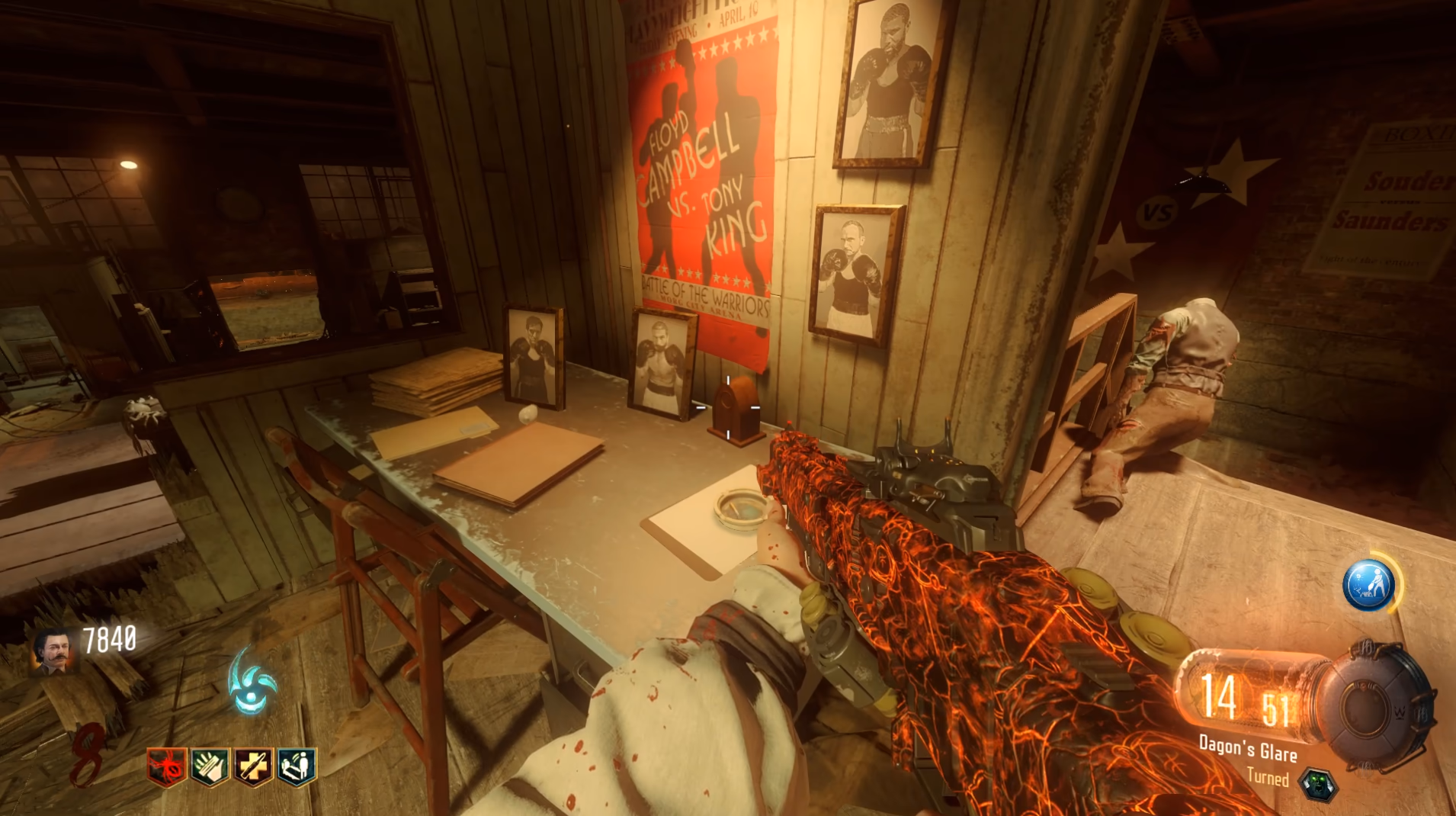Select the Turned green zombie face icon

[x=1317, y=785]
